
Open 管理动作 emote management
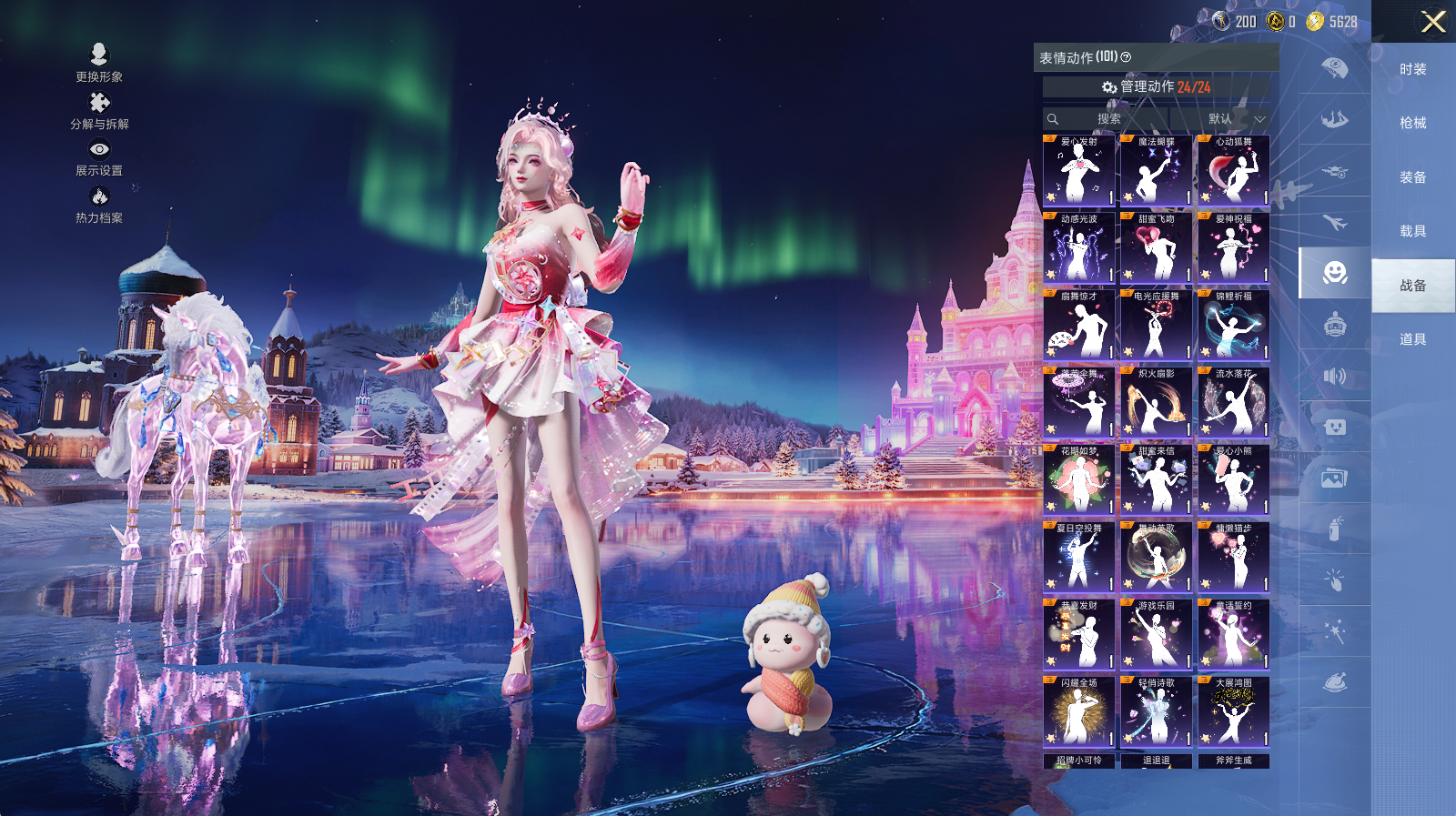pos(1156,86)
